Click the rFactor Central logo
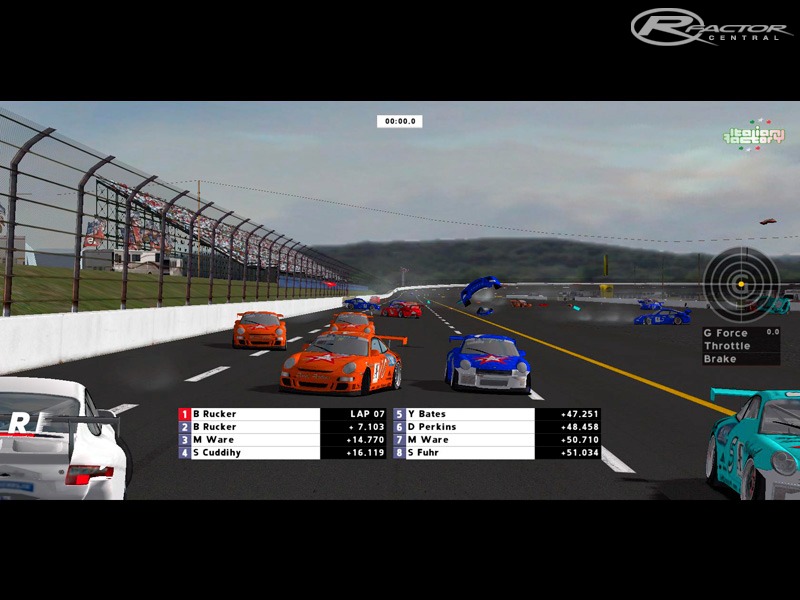The width and height of the screenshot is (800, 600). (711, 27)
